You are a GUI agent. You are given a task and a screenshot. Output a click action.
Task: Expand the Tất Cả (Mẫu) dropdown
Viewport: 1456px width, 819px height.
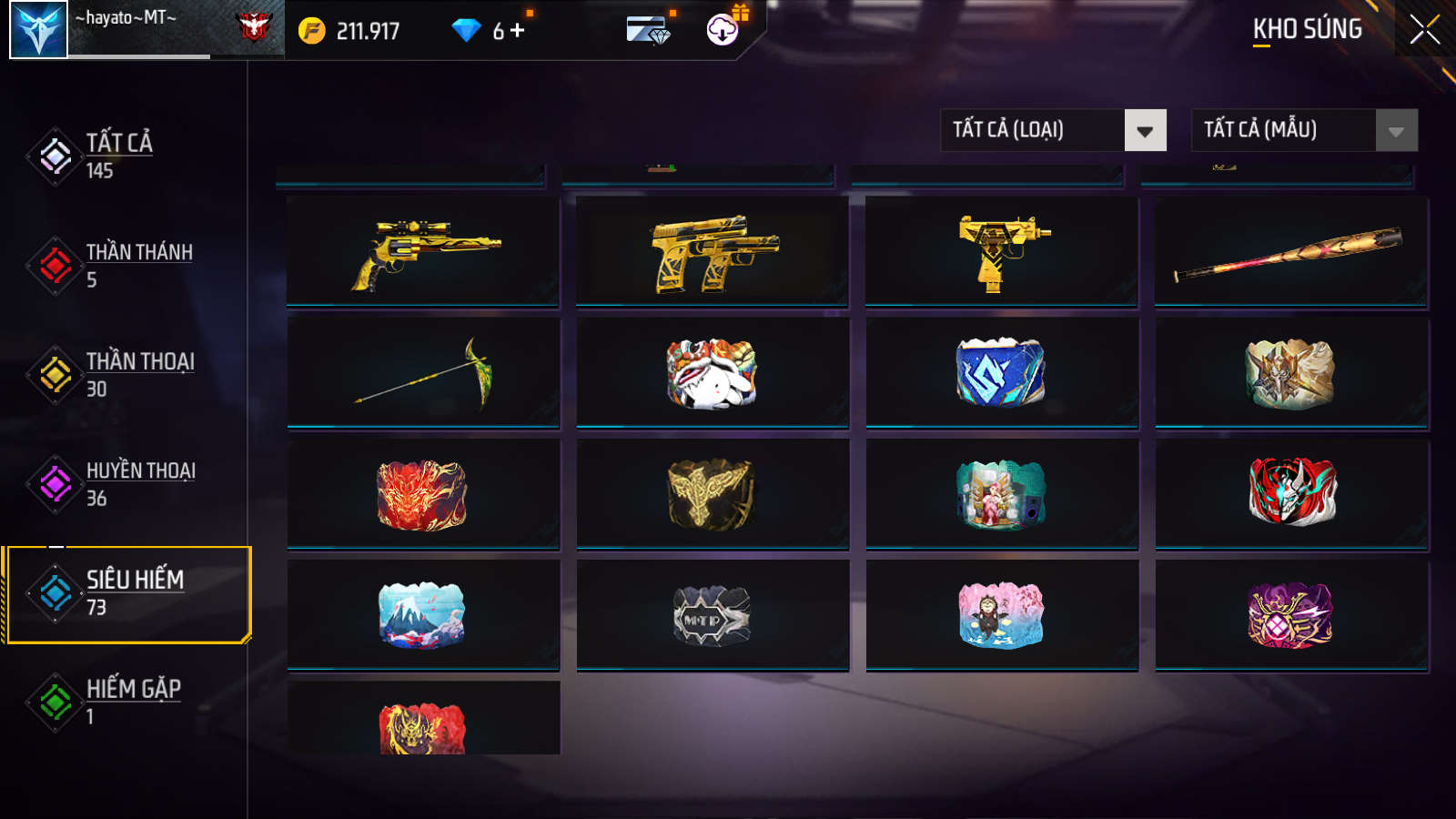[x=1304, y=130]
